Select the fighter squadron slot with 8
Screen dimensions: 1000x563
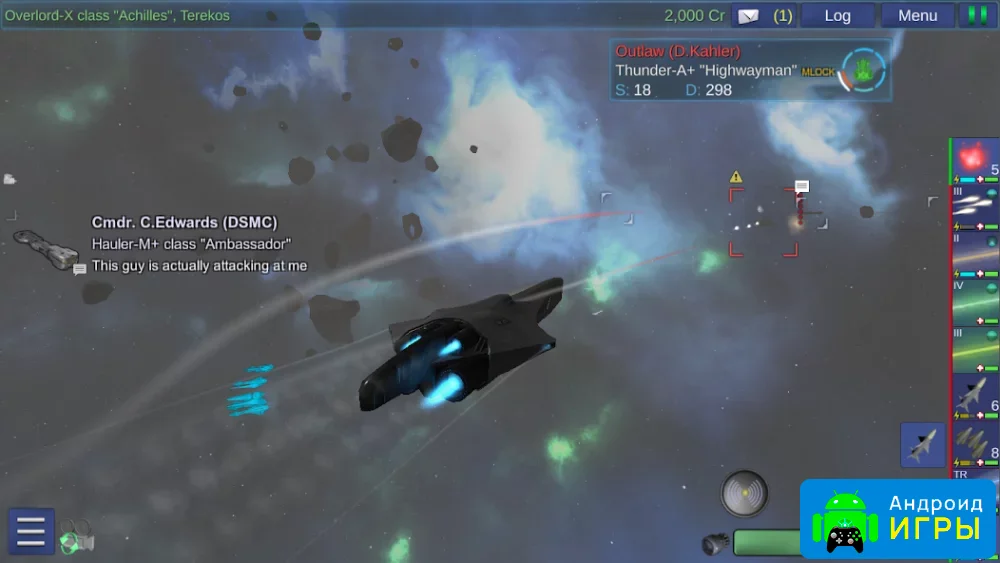(975, 441)
